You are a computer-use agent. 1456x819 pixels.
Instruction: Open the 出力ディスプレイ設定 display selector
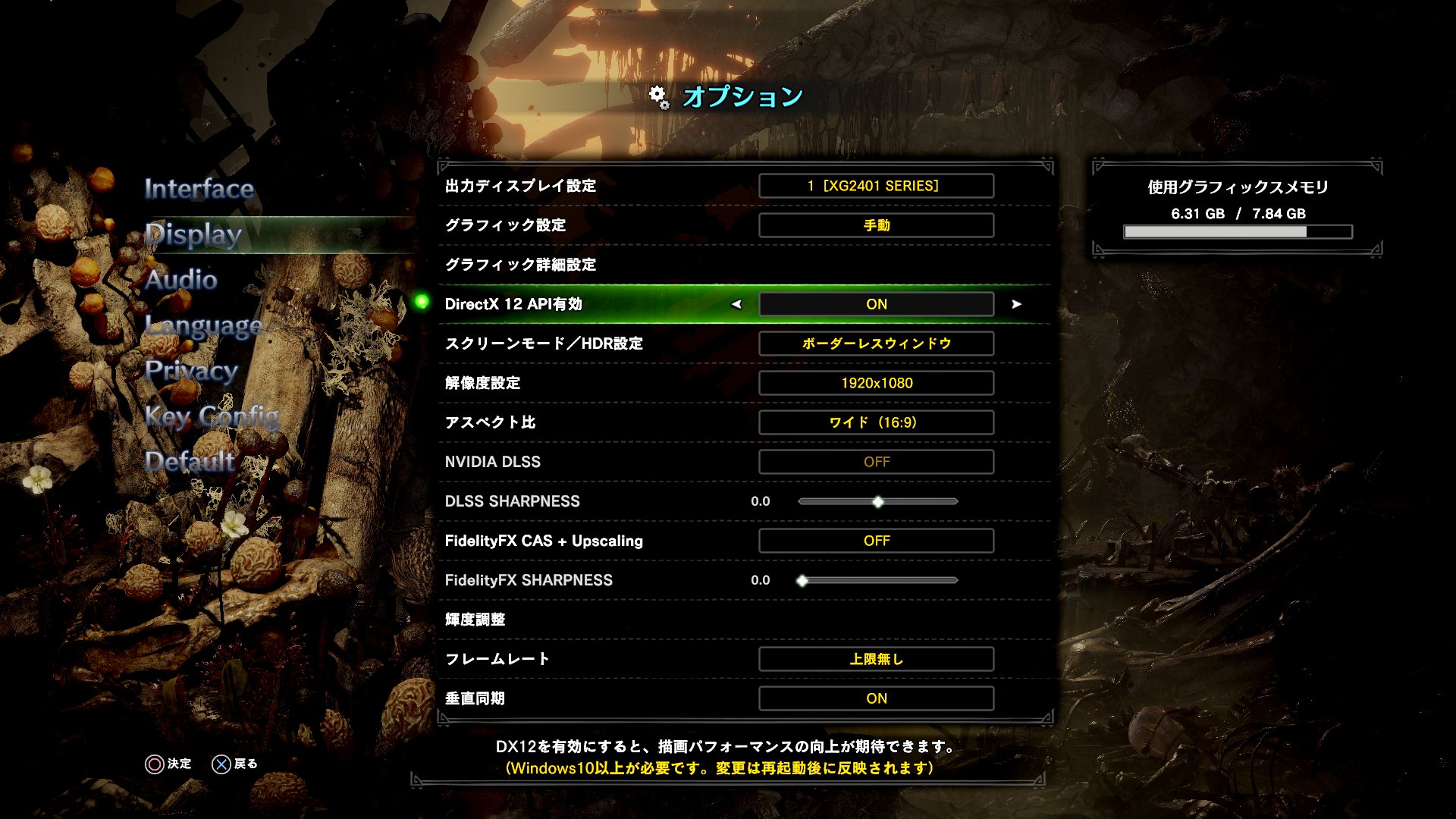pyautogui.click(x=876, y=185)
